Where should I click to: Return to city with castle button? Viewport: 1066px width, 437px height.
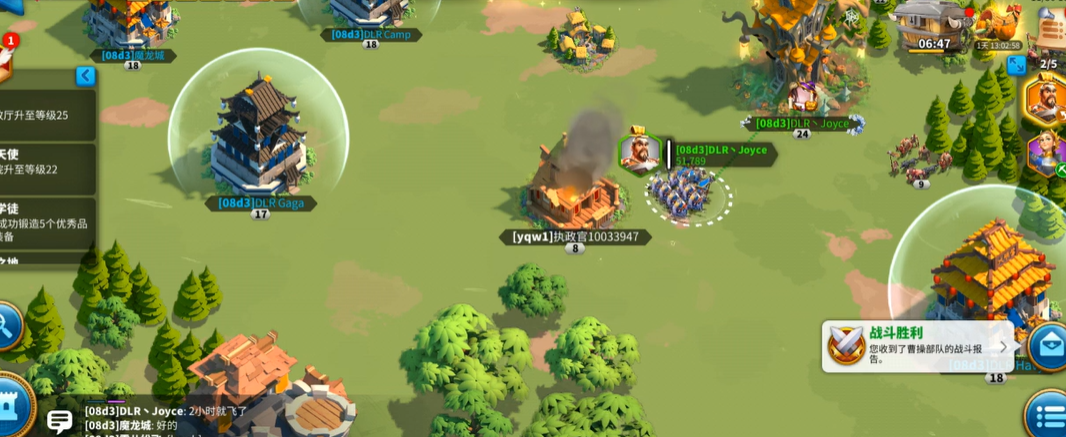(12, 405)
